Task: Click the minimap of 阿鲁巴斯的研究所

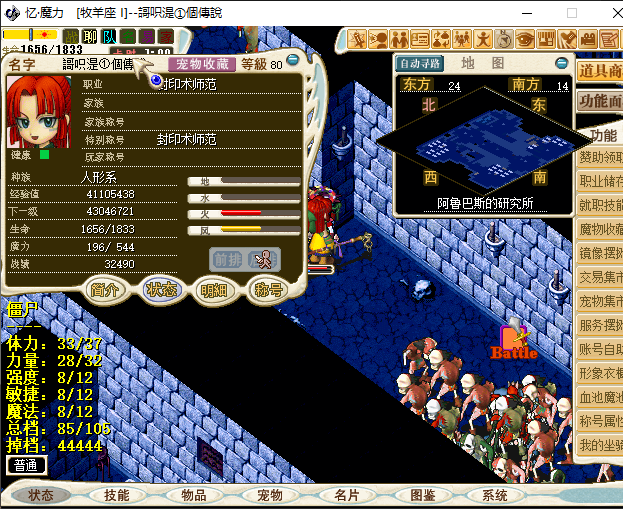Action: (x=485, y=145)
